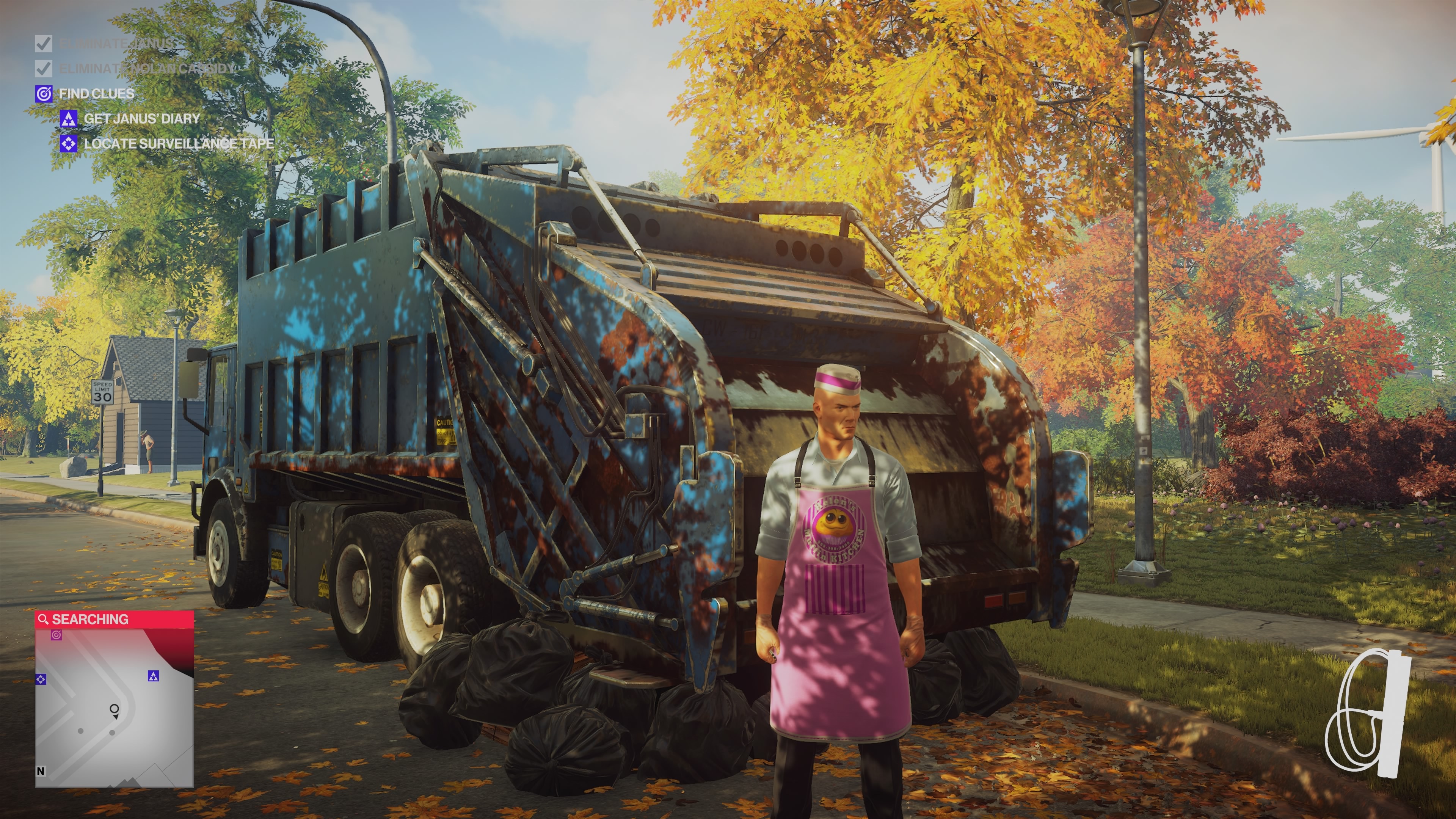Click the Searching status banner
1456x819 pixels.
[114, 620]
